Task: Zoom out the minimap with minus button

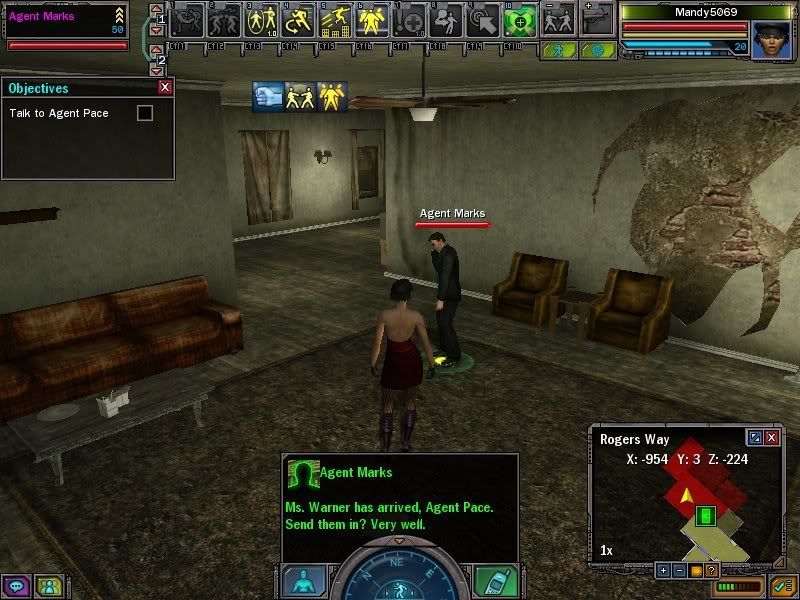Action: pos(678,570)
